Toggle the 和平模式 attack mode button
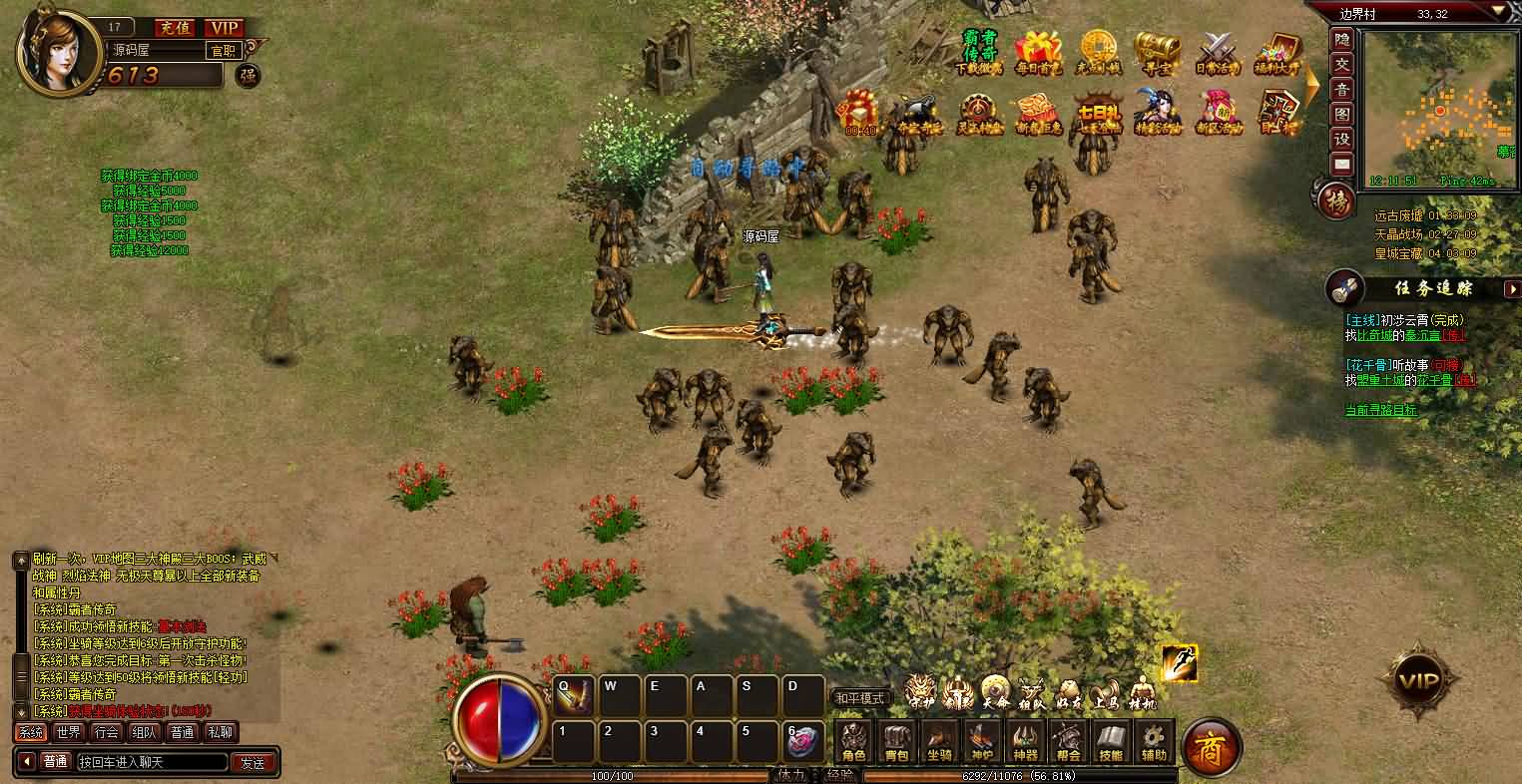 pos(860,698)
